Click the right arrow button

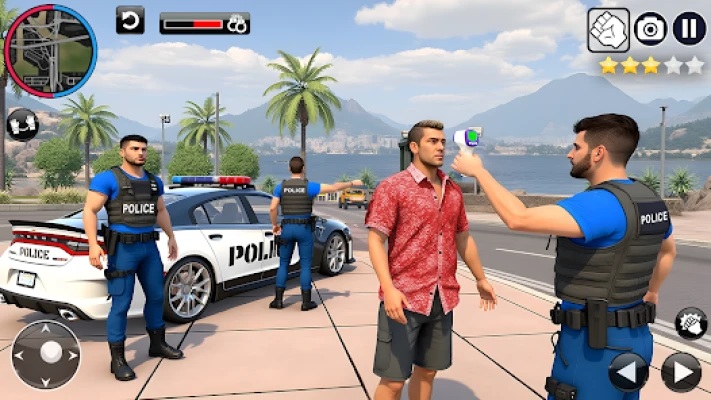click(680, 371)
